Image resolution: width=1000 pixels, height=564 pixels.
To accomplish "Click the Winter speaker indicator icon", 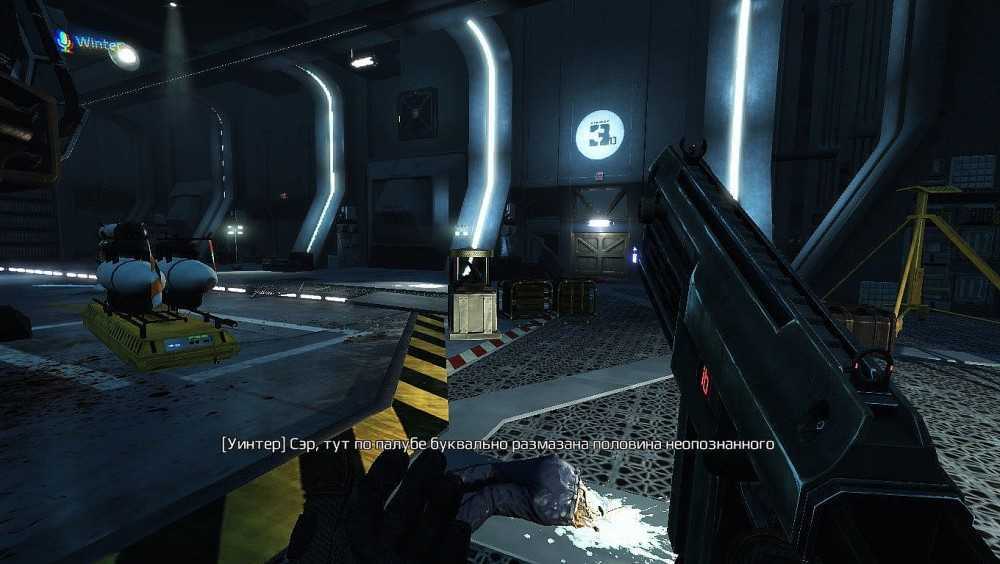I will point(63,42).
